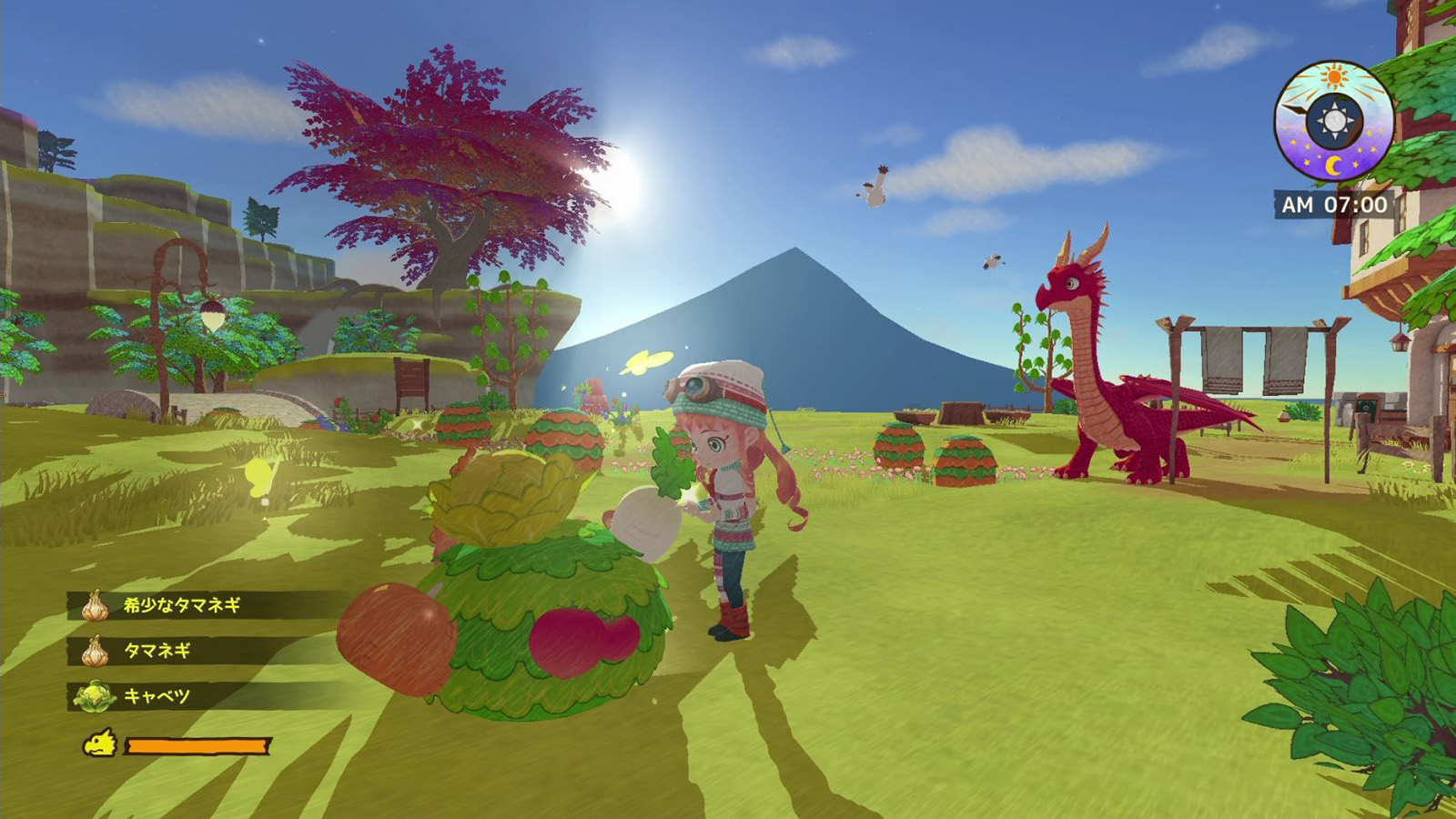Click the キャベツ cabbage entry
The height and width of the screenshot is (819, 1456).
click(157, 696)
